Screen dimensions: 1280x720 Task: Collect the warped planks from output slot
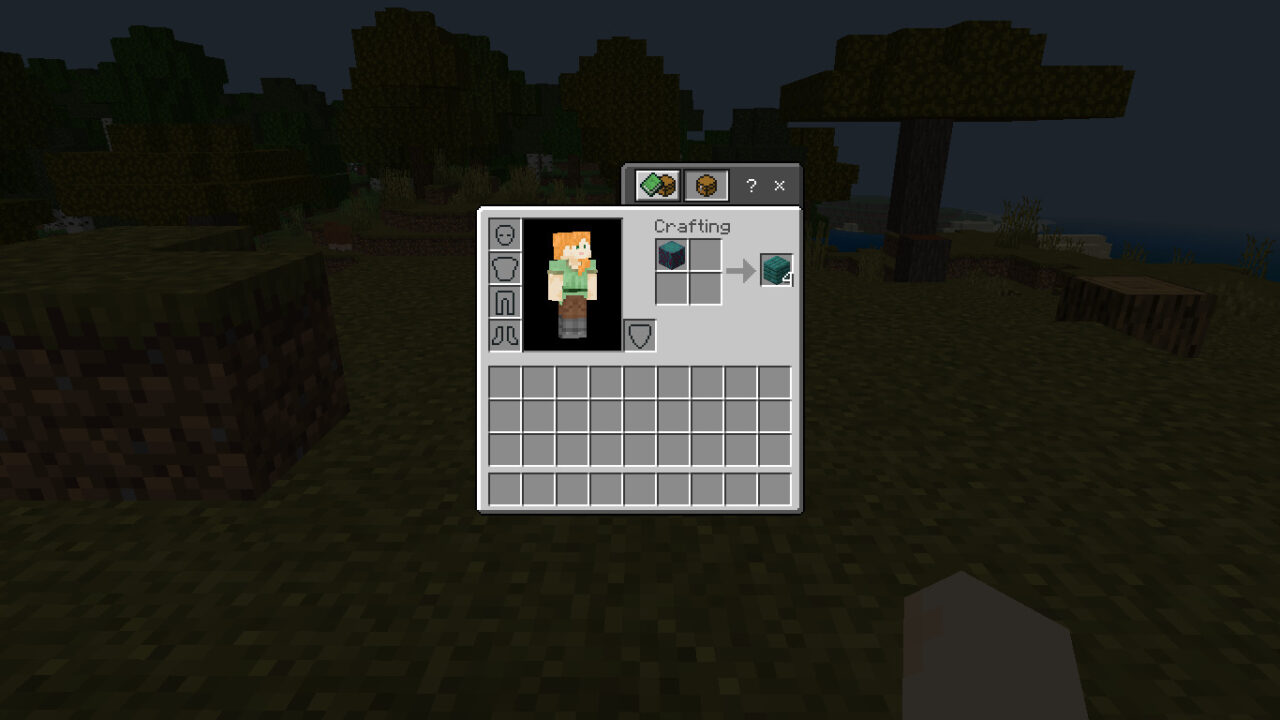pos(777,268)
